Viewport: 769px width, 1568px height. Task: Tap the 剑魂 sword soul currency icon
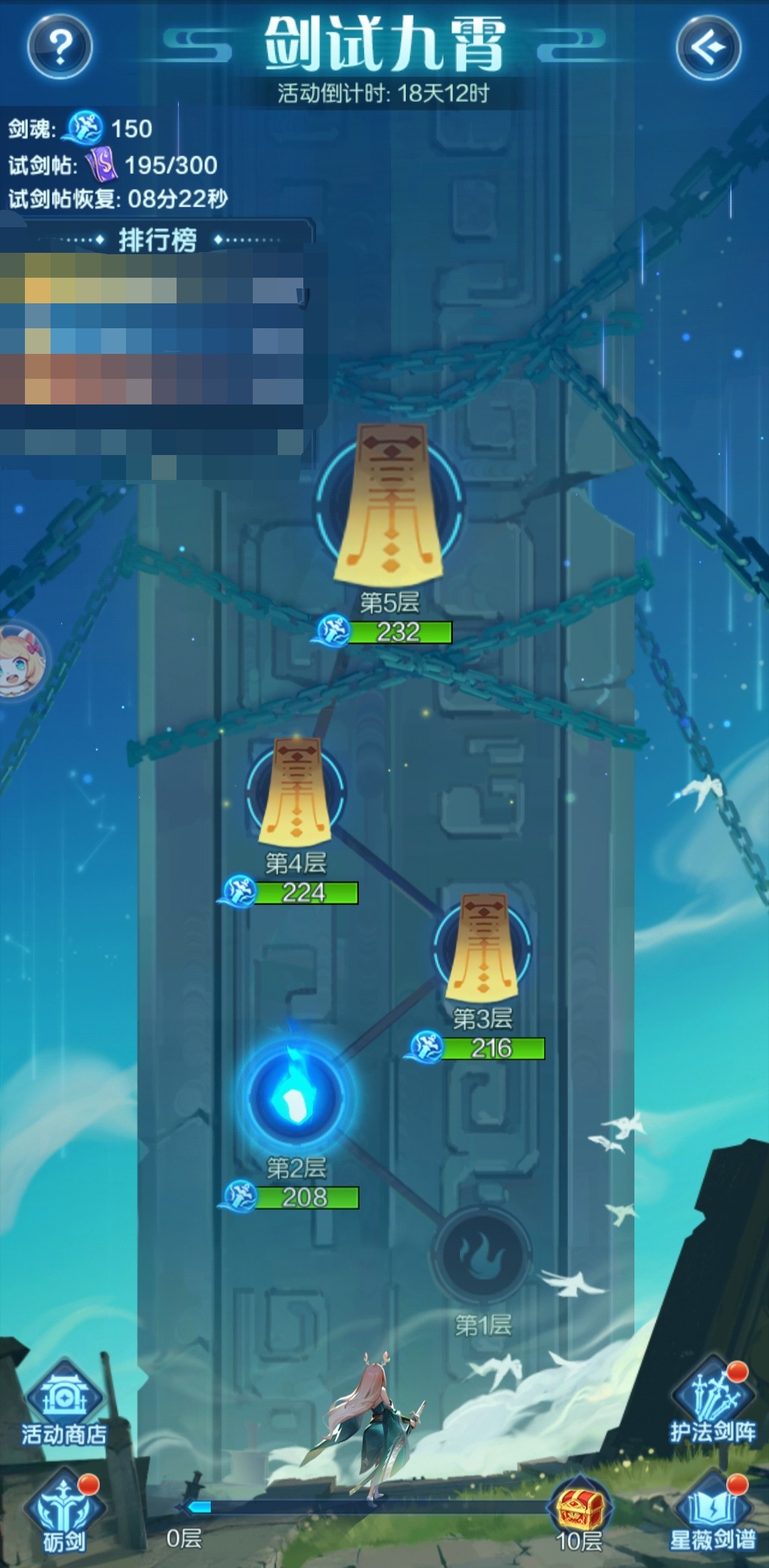pos(85,128)
